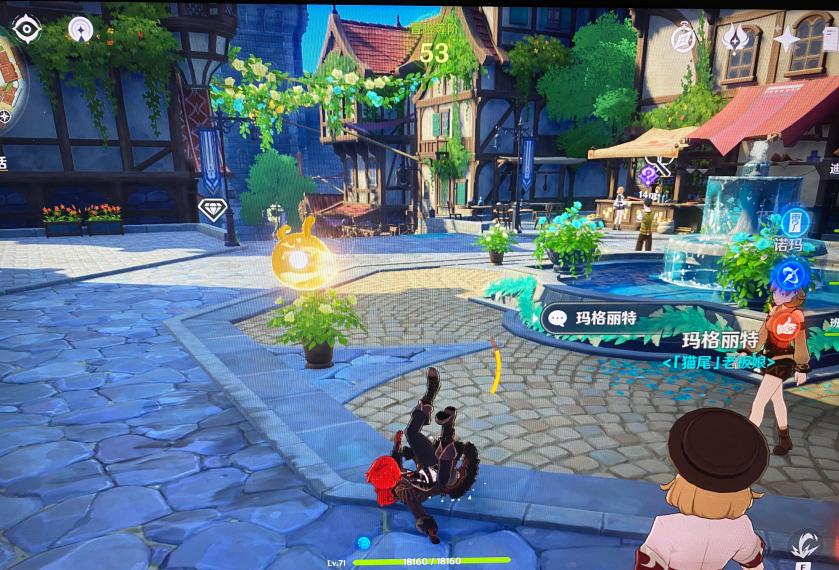Activate the elemental skill icon
Image resolution: width=839 pixels, height=570 pixels.
tap(804, 545)
